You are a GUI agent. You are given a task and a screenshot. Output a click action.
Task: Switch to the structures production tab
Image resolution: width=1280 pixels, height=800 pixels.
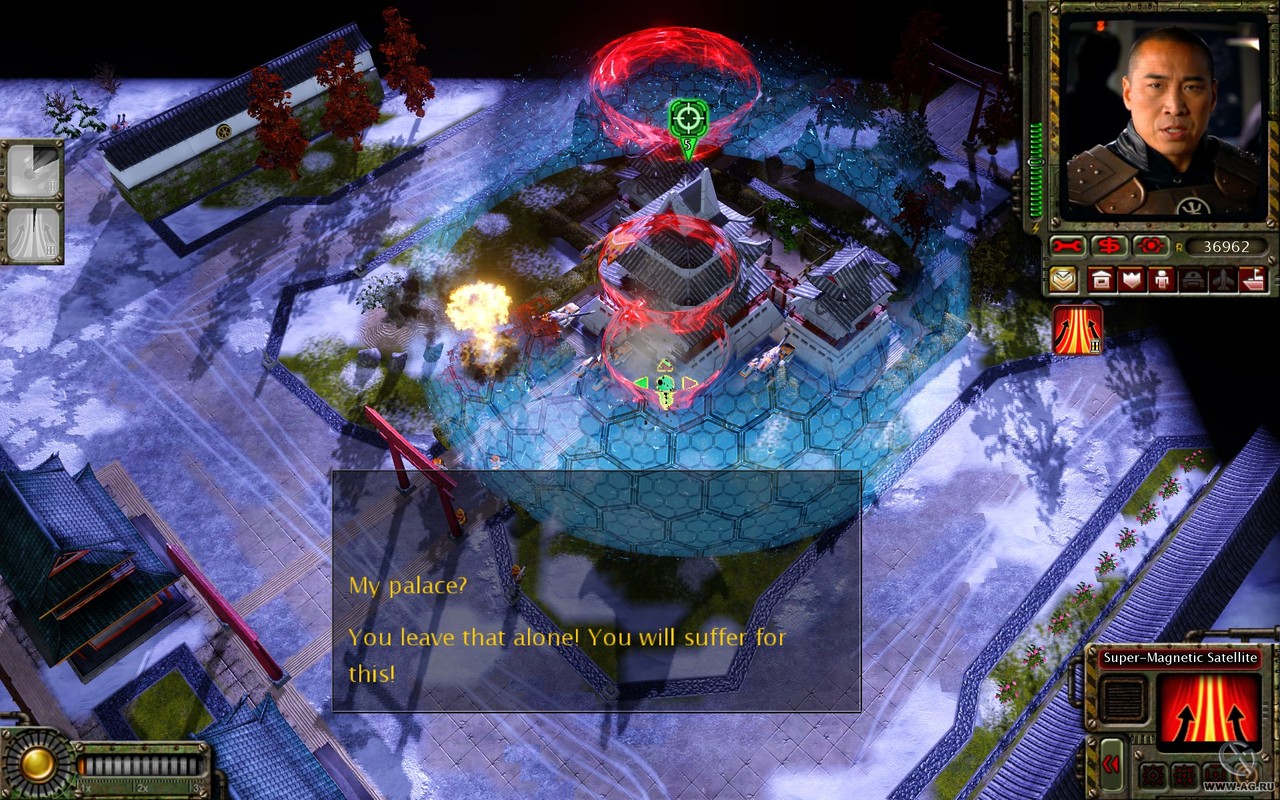click(x=1101, y=280)
